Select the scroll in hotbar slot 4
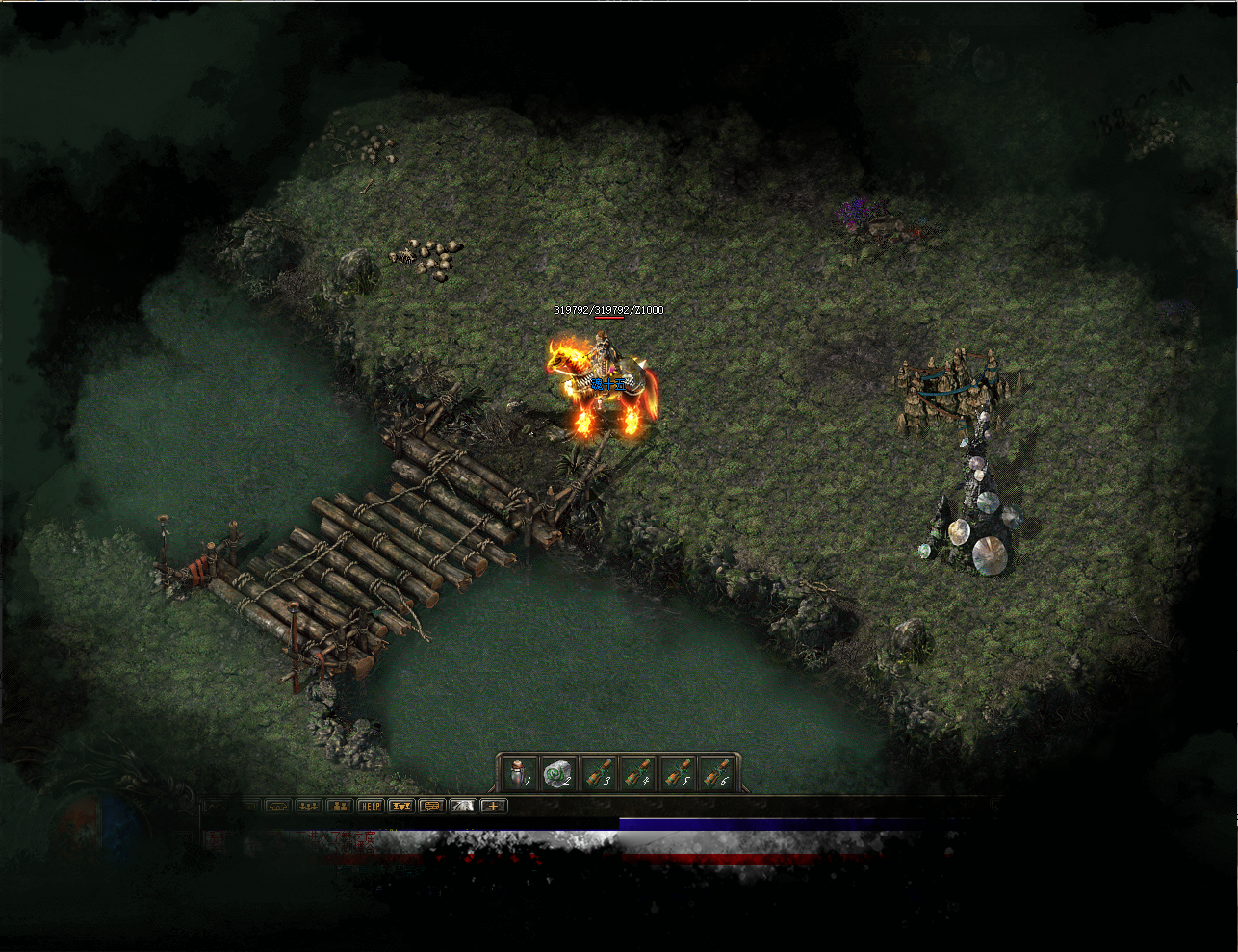This screenshot has width=1238, height=952. pos(637,773)
